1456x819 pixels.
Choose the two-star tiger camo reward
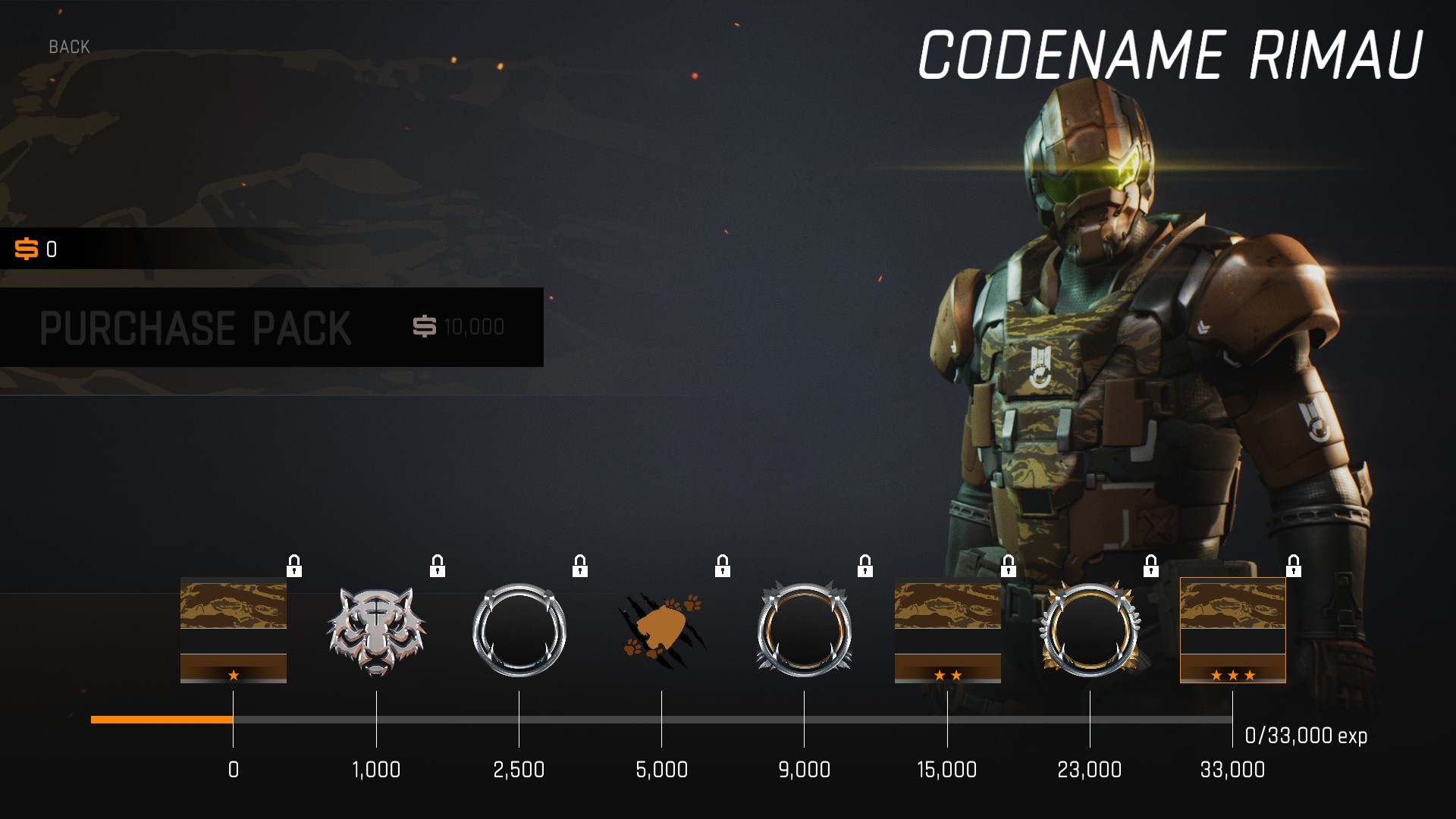pyautogui.click(x=947, y=631)
